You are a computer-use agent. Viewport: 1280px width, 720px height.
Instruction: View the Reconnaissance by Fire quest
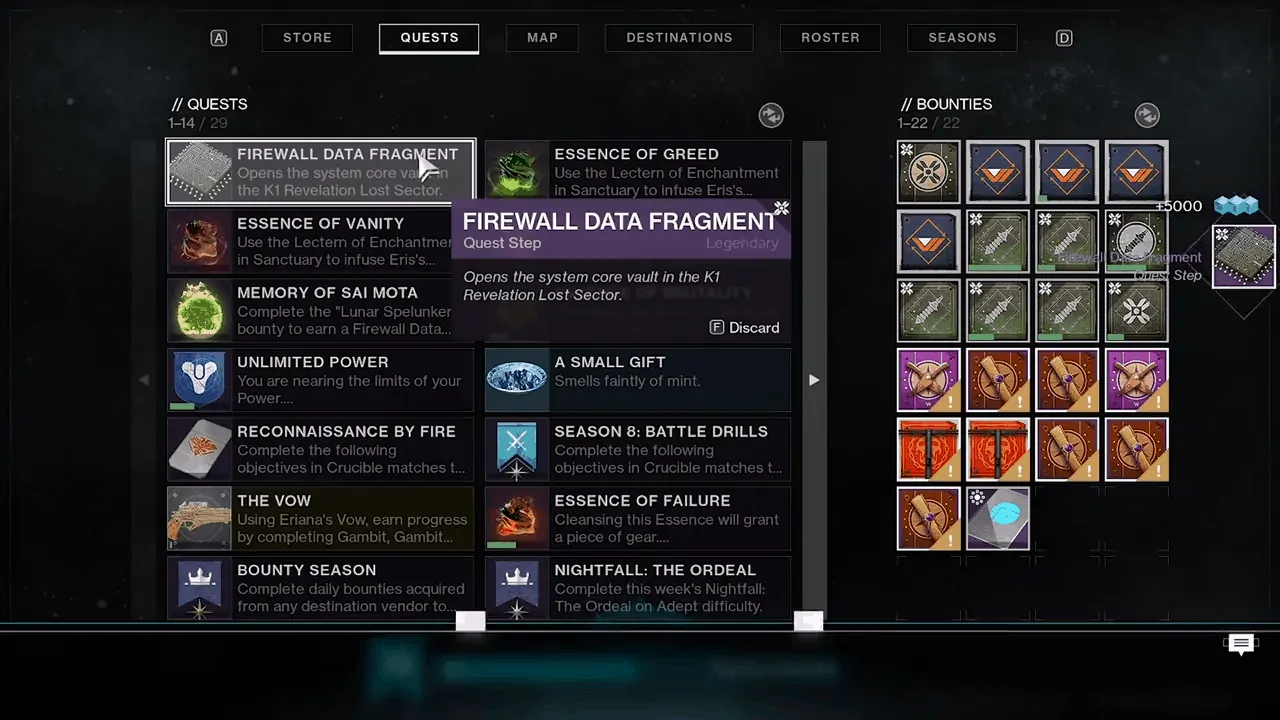[x=320, y=448]
